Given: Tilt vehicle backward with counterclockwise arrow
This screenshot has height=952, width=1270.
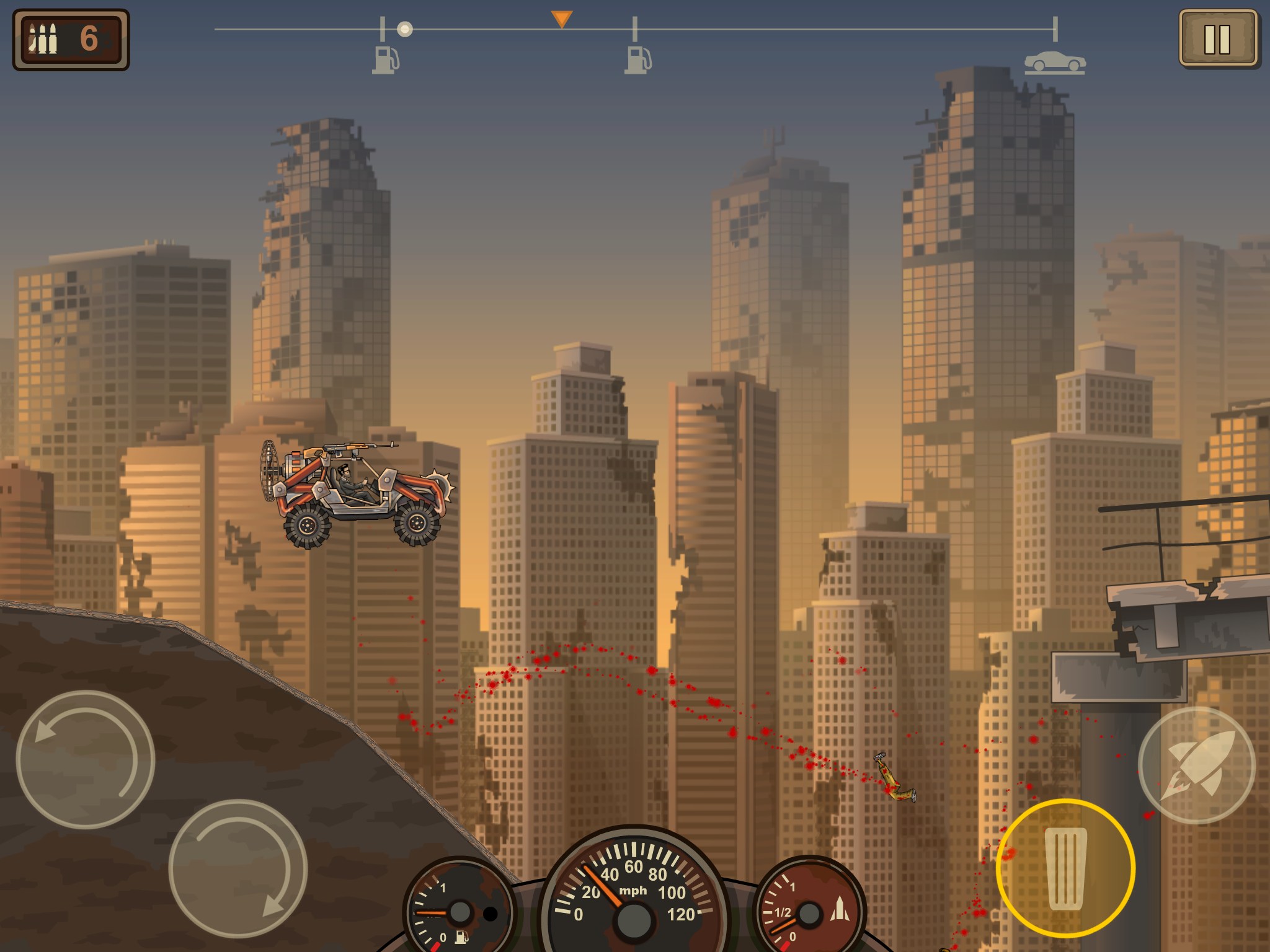Looking at the screenshot, I should click(85, 759).
